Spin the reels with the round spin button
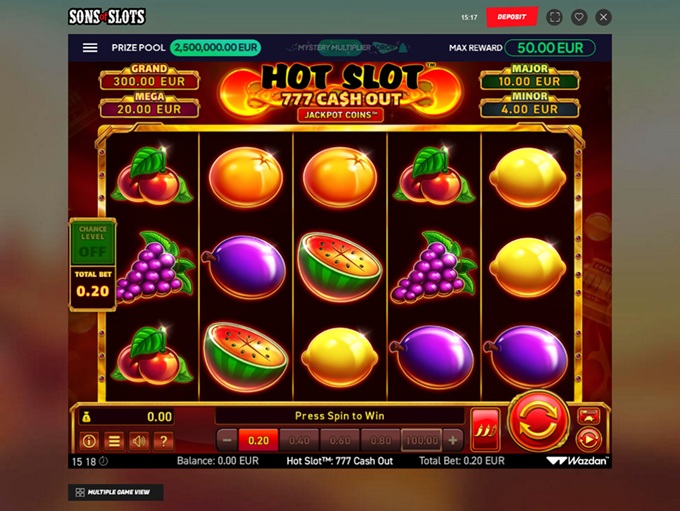Image resolution: width=680 pixels, height=511 pixels. 539,422
